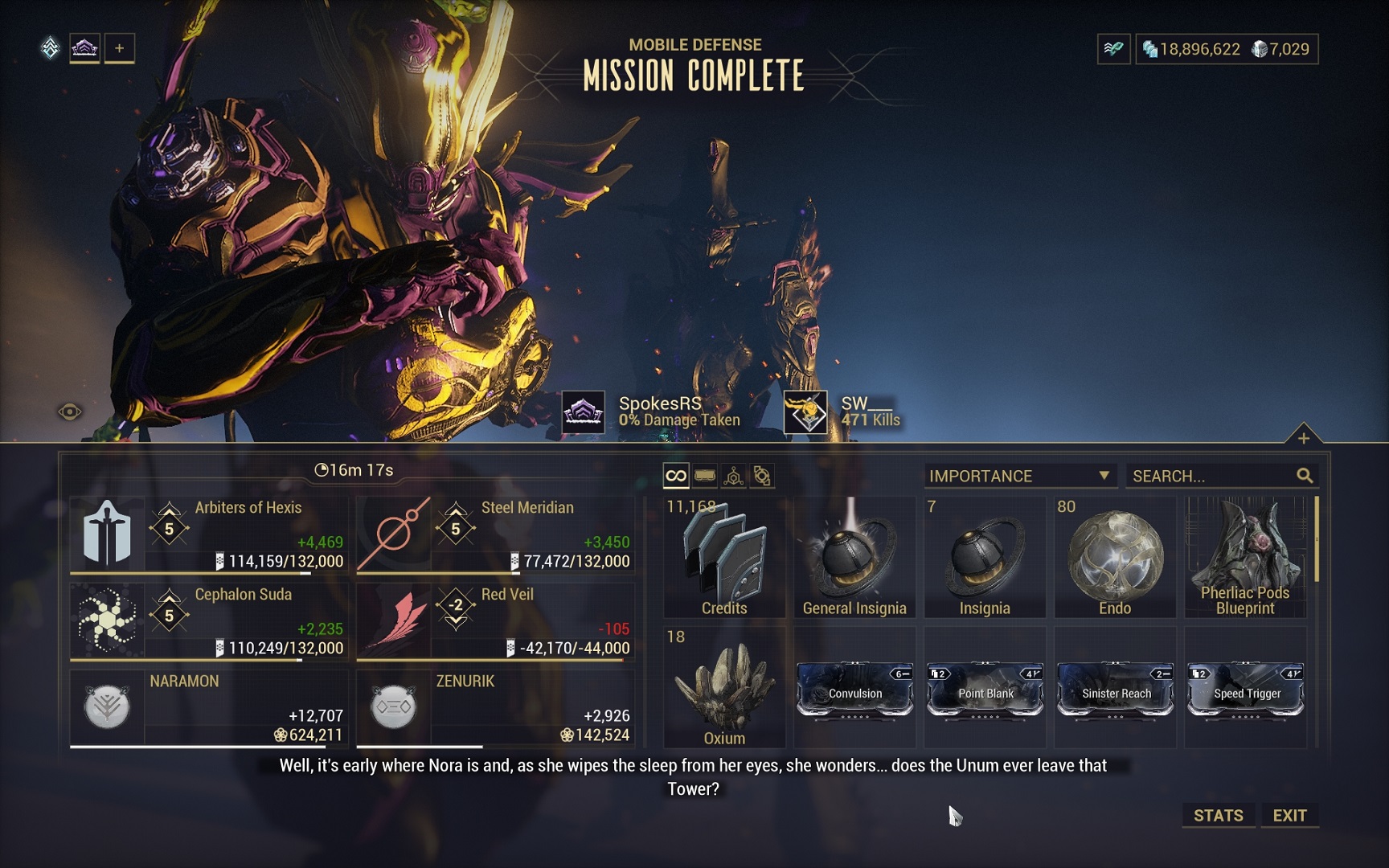Click the plus button beside the squad icon

pos(119,48)
